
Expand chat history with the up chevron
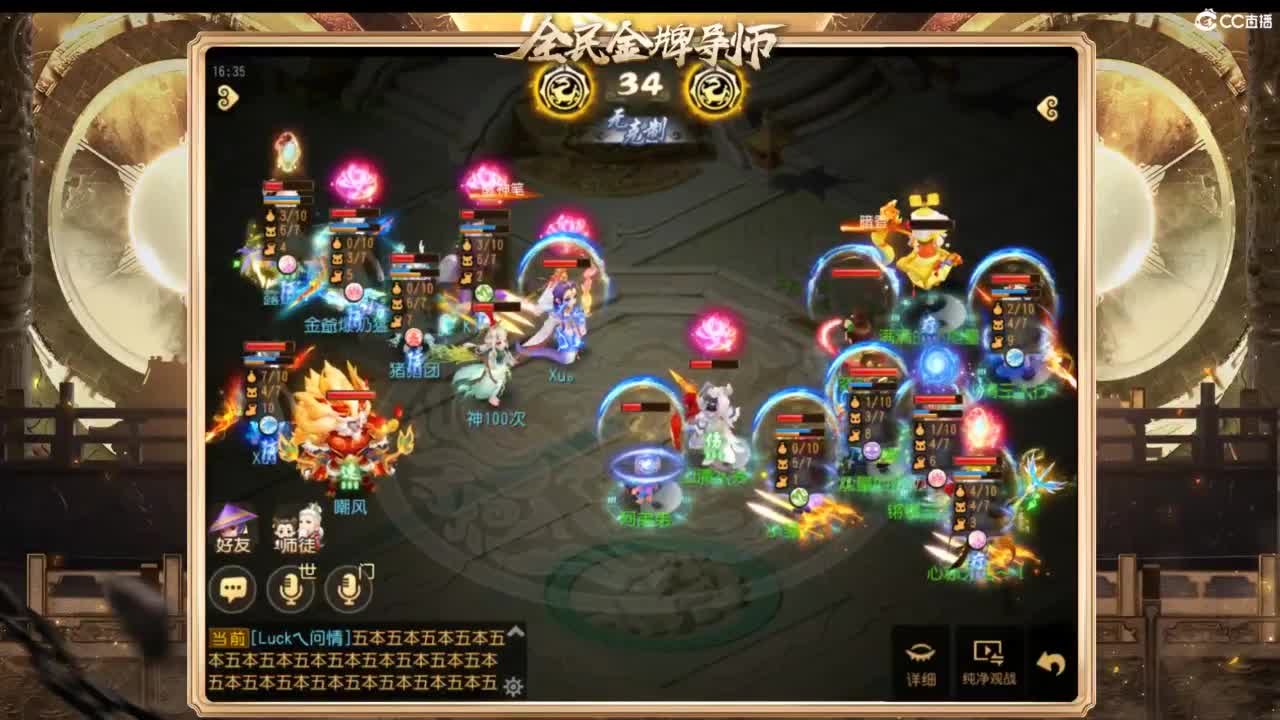514,634
